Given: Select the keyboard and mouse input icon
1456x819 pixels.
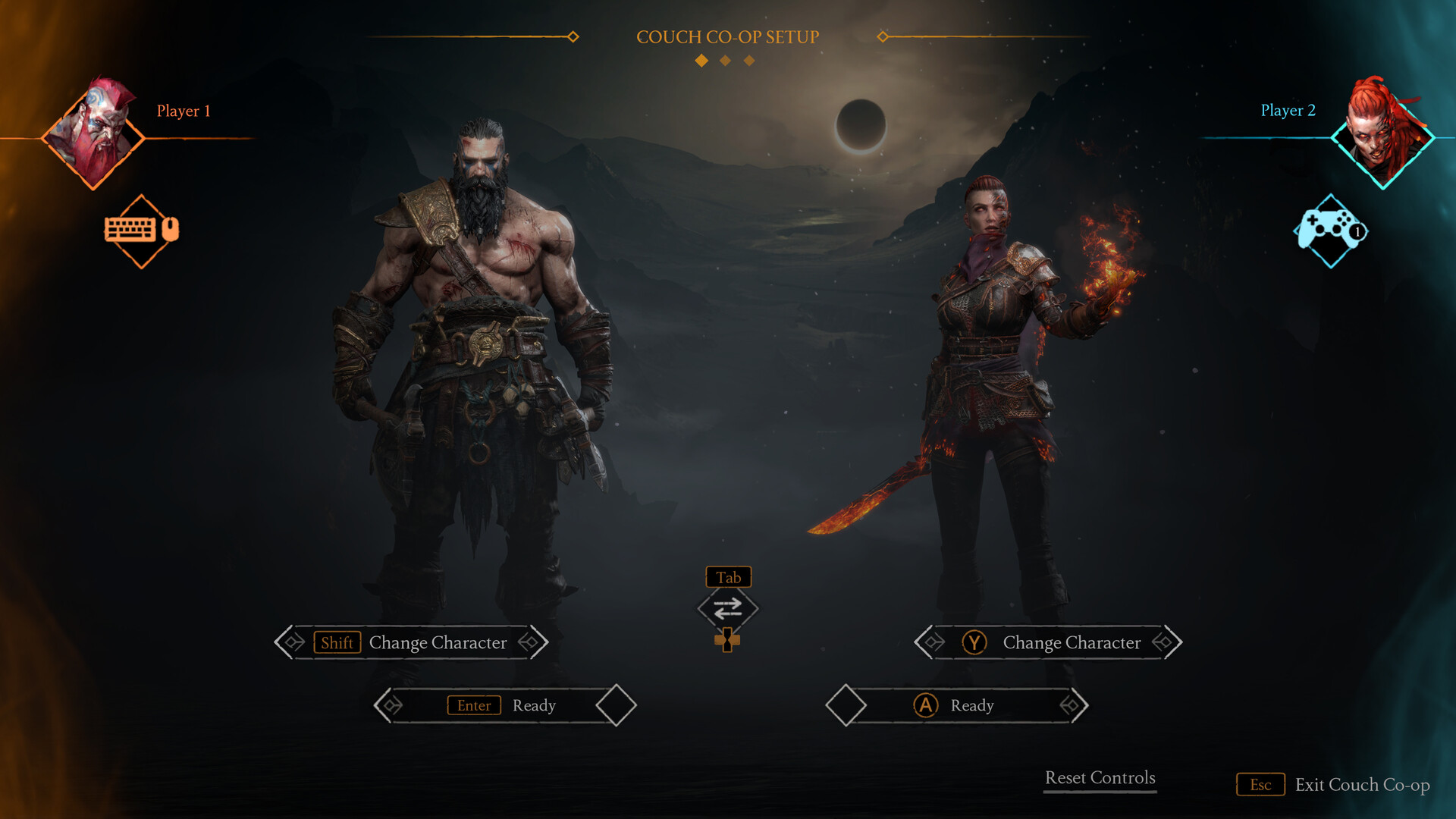Looking at the screenshot, I should [141, 231].
